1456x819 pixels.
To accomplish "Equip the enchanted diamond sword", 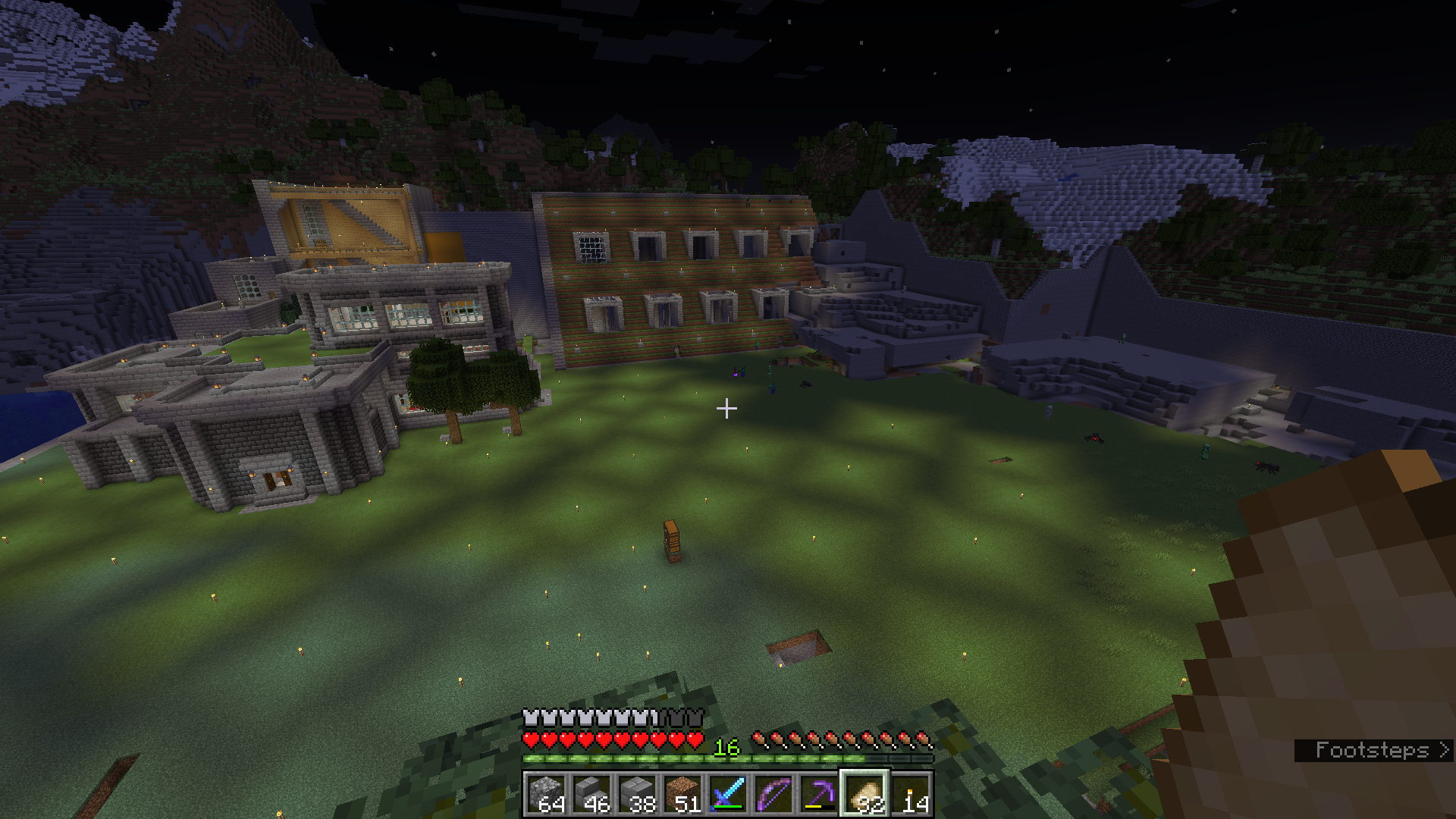I will click(728, 794).
